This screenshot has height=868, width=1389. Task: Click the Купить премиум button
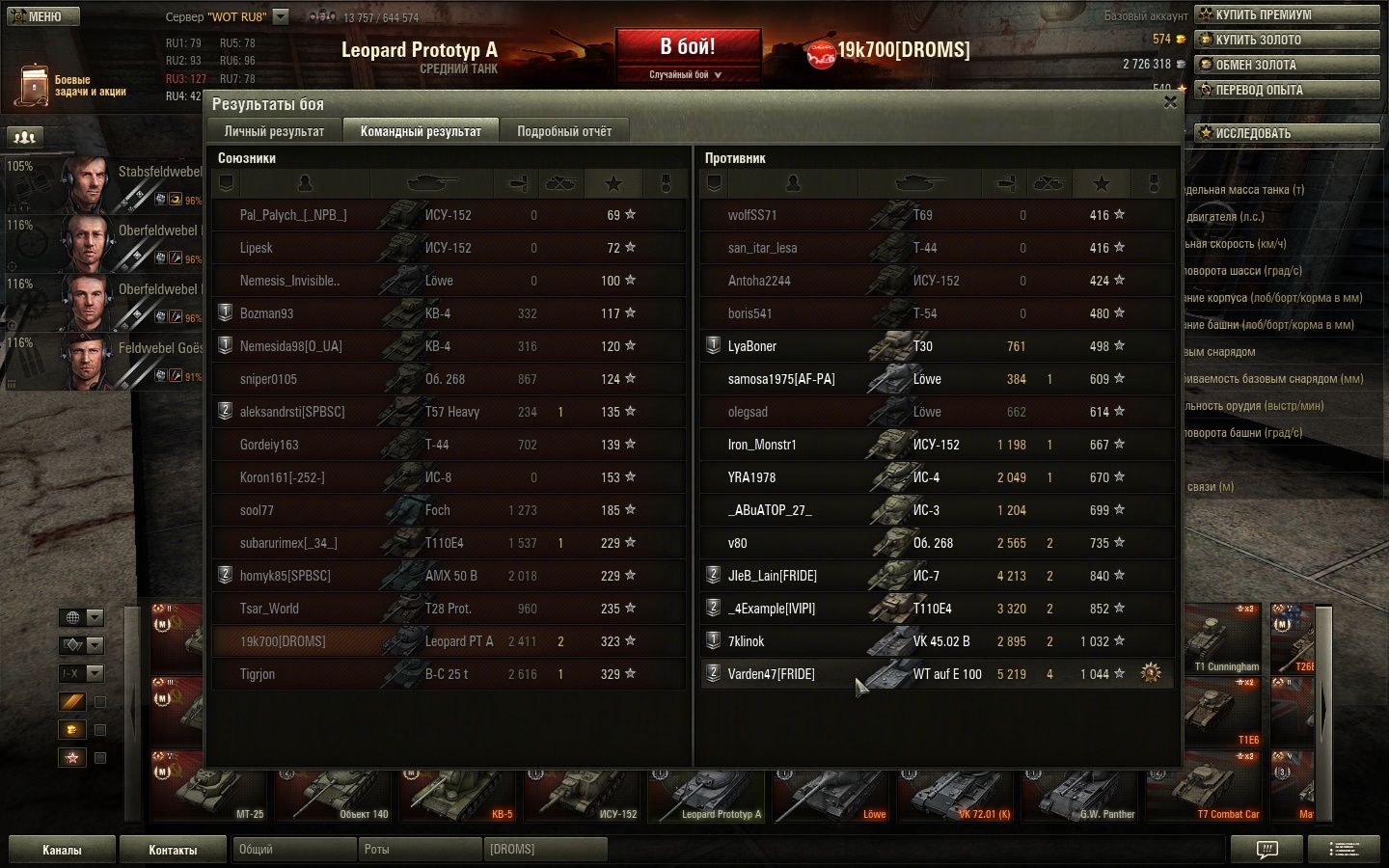pyautogui.click(x=1288, y=14)
